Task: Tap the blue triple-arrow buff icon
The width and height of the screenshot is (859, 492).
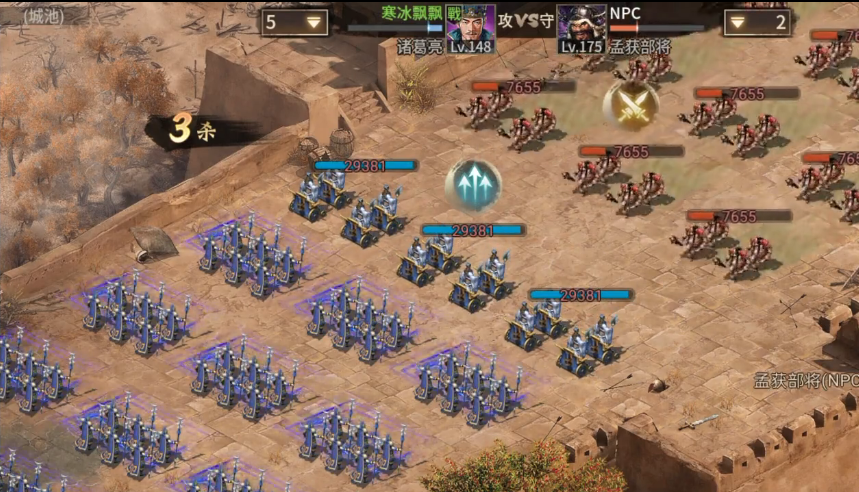Action: [x=473, y=185]
